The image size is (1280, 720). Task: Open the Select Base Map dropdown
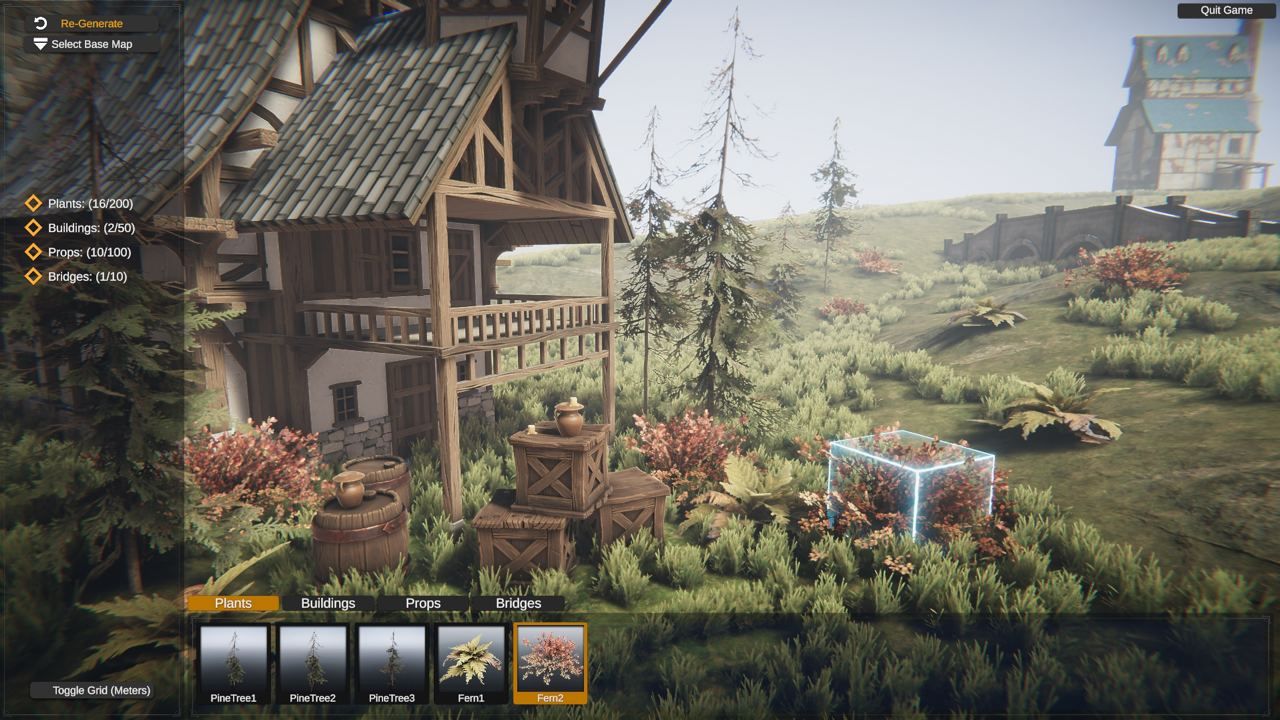(91, 44)
